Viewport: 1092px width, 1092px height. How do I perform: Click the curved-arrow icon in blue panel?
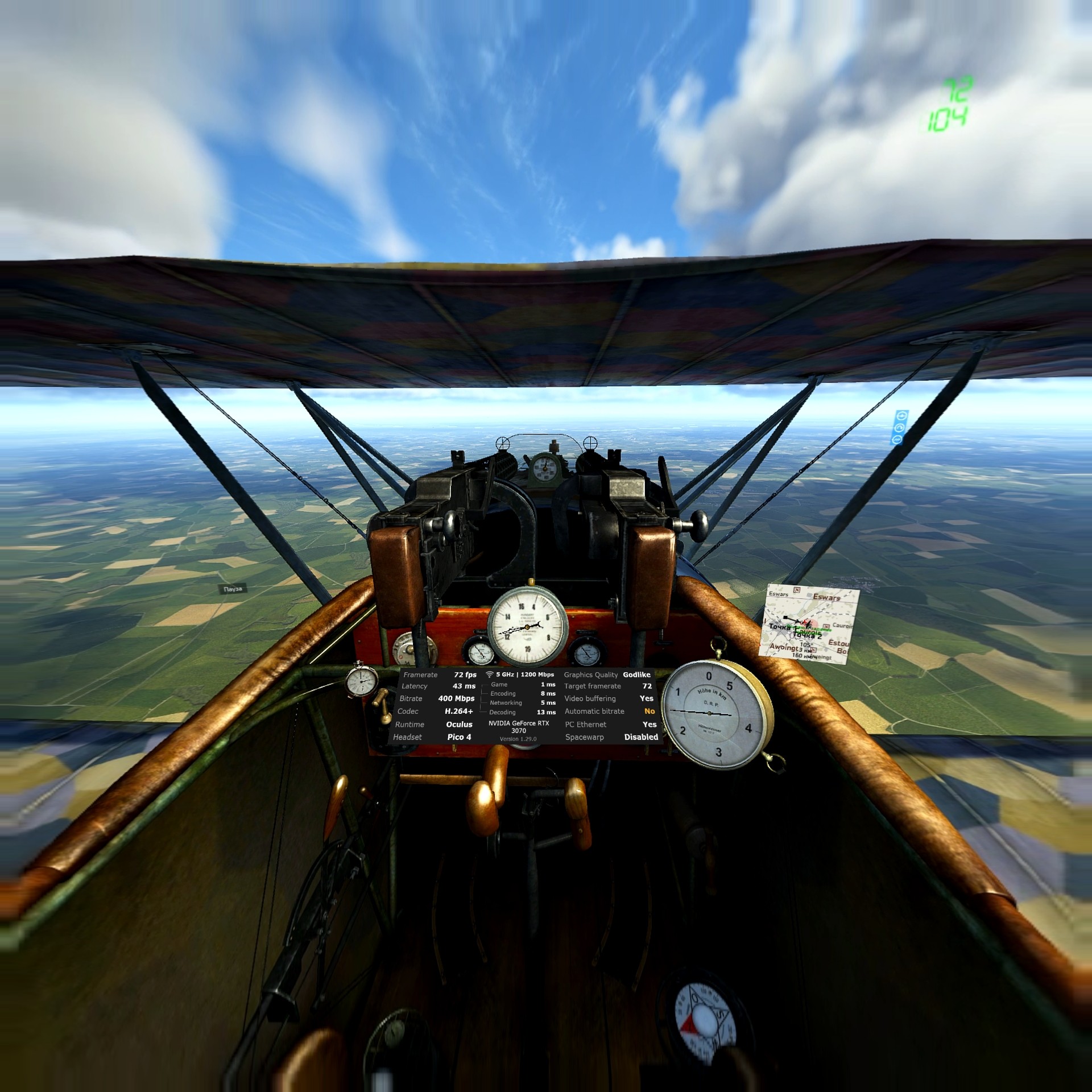pos(899,428)
